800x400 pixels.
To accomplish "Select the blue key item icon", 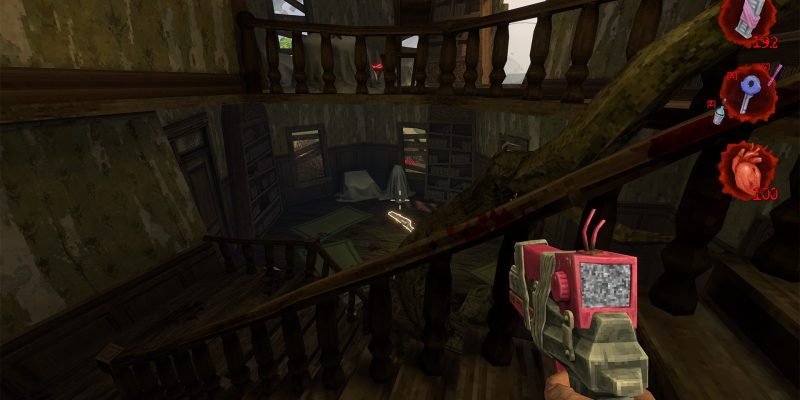I will (x=749, y=91).
